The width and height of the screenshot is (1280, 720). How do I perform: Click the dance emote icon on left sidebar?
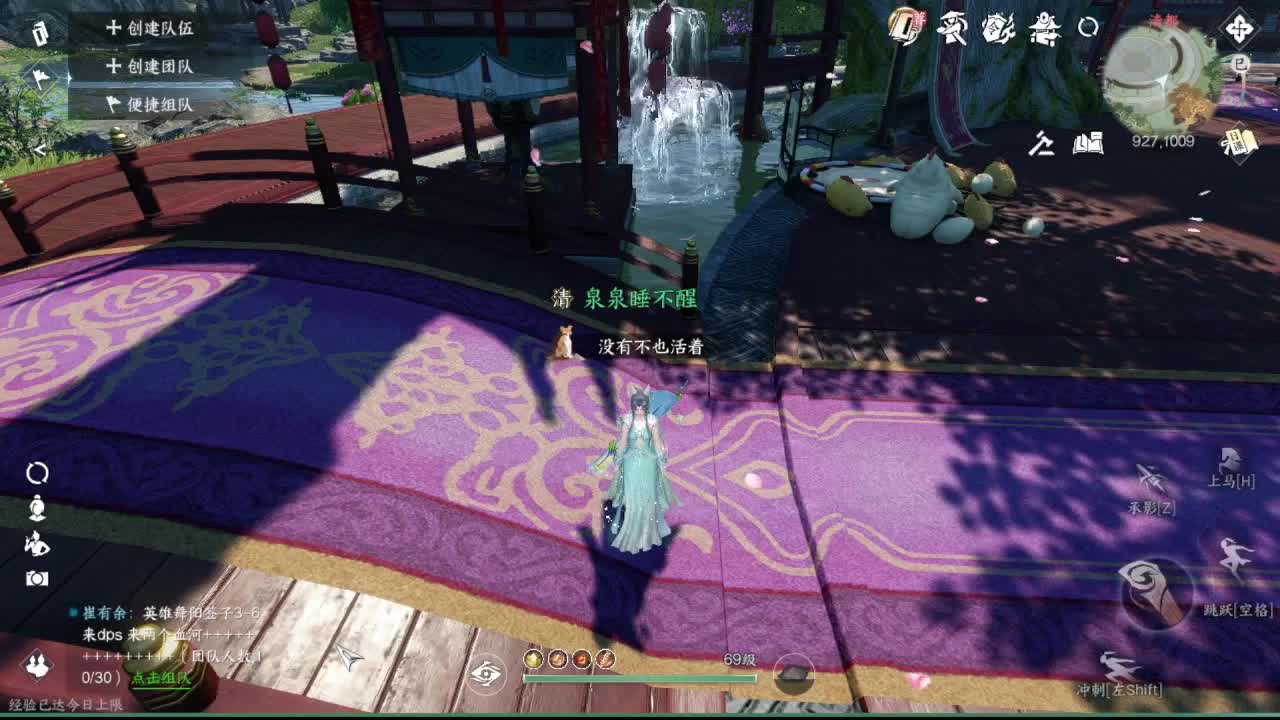[x=37, y=544]
